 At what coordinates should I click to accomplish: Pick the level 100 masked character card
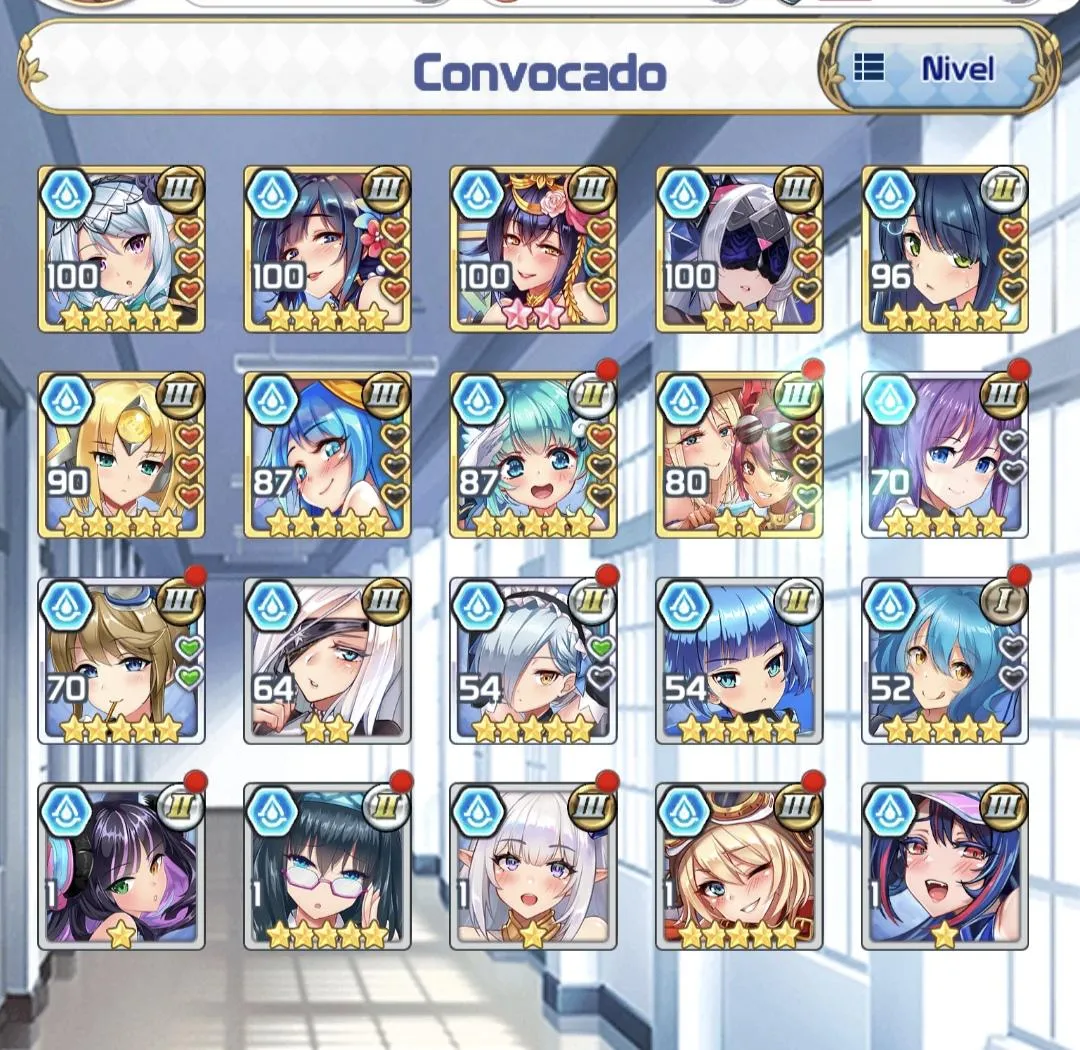click(x=739, y=249)
